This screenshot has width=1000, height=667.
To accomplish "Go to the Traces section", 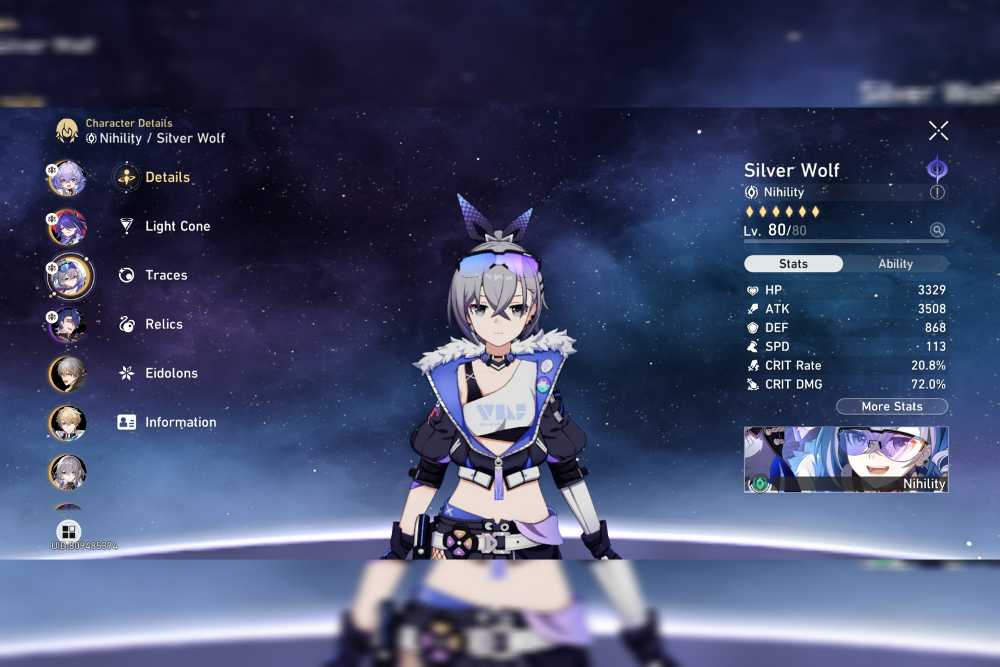I will (166, 276).
